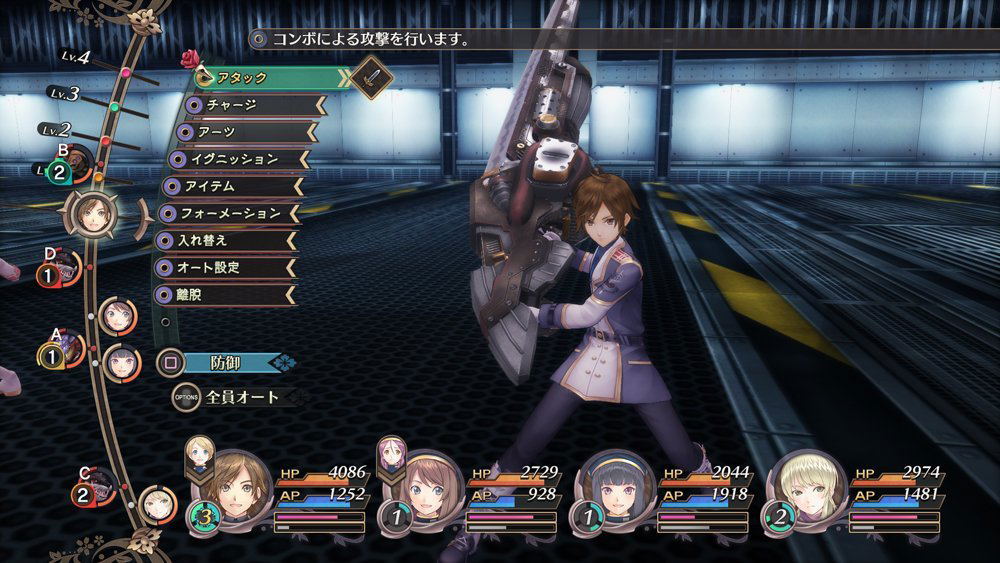Open the オート設定 auto settings
This screenshot has width=1000, height=563.
point(225,267)
